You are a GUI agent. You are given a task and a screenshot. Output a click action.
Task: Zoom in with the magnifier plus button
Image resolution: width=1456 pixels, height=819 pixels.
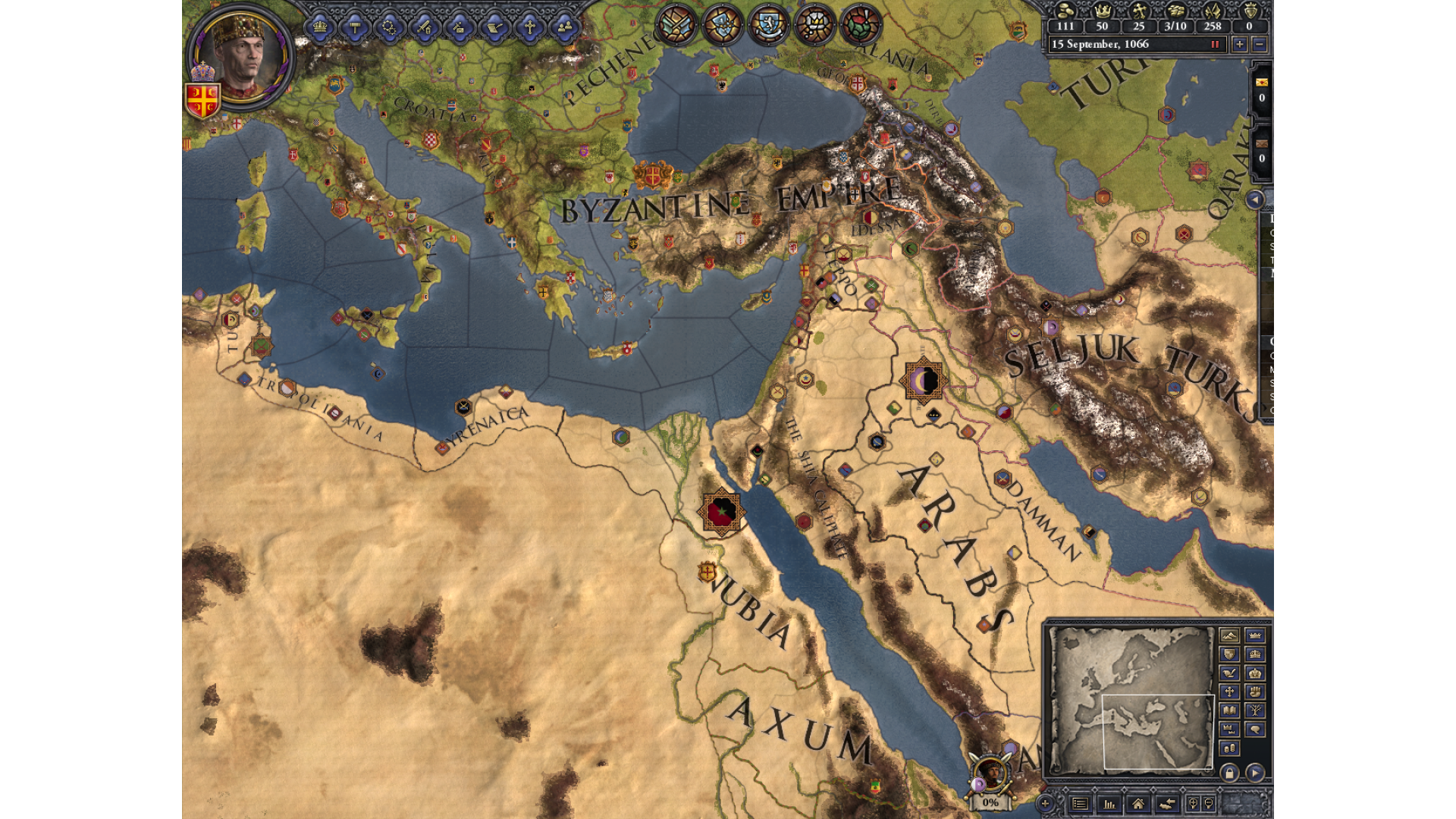click(x=1193, y=803)
